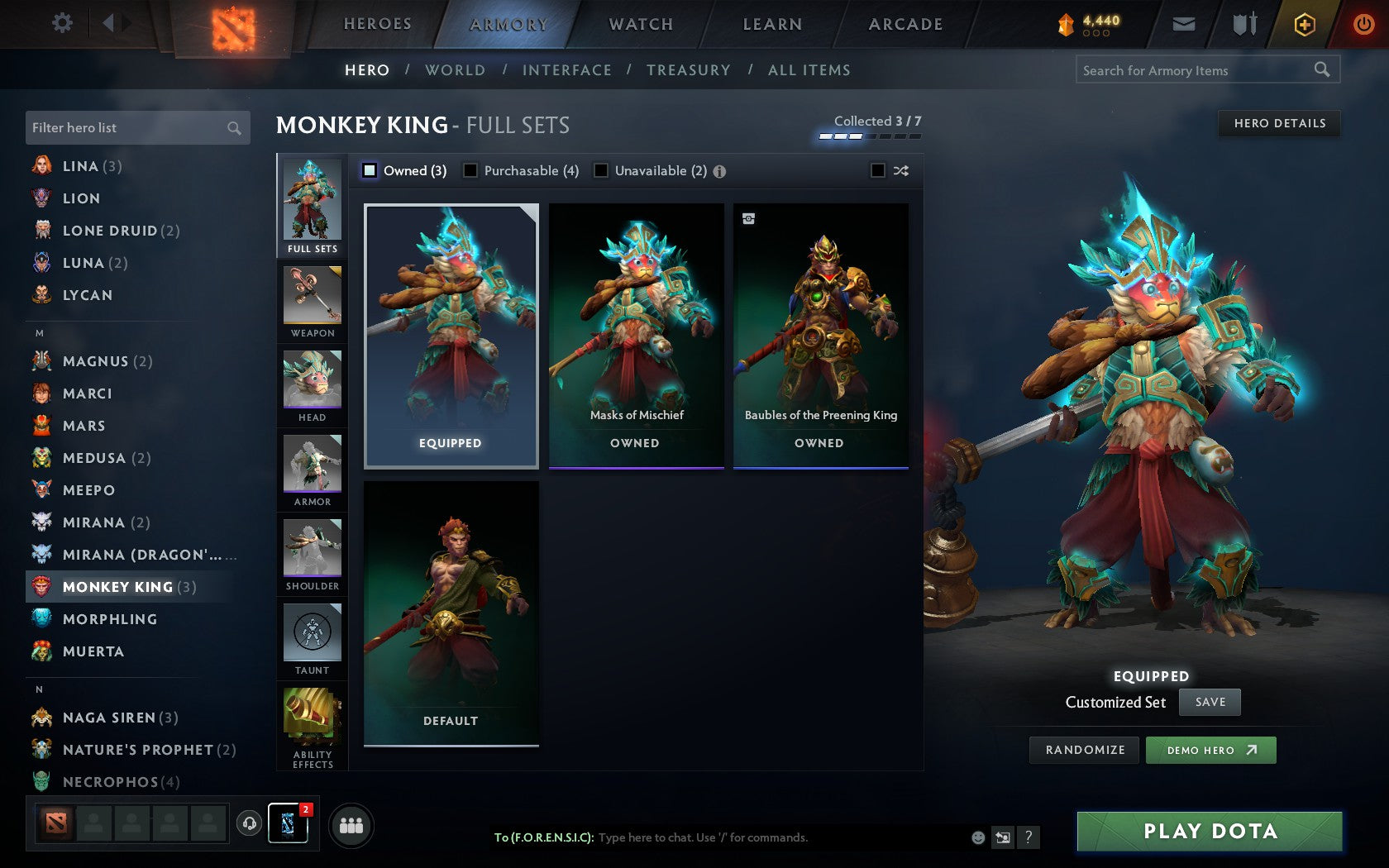Uncheck the Owned filter checkbox
Viewport: 1389px width, 868px height.
369,170
